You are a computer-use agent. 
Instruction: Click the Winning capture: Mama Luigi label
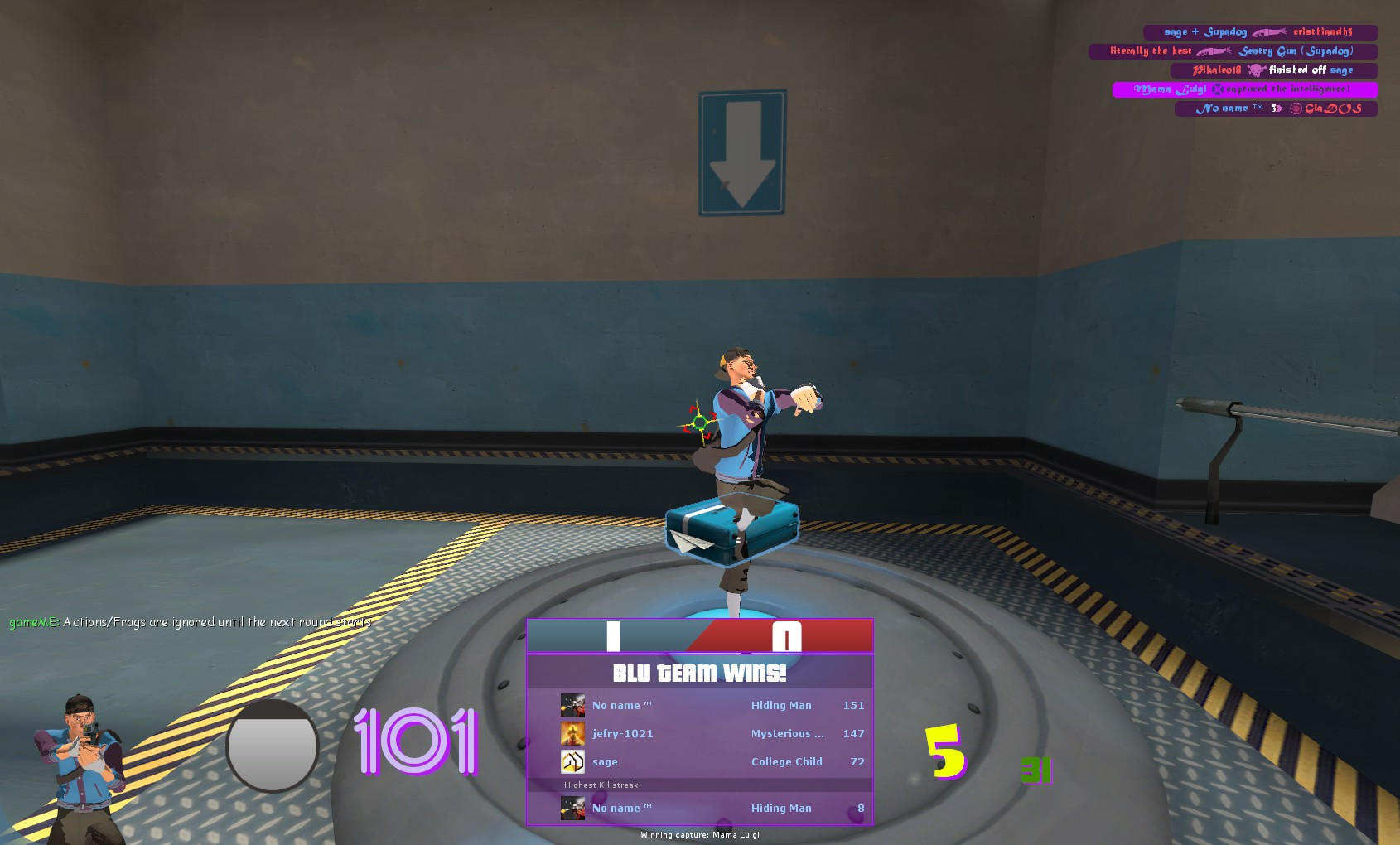[700, 836]
